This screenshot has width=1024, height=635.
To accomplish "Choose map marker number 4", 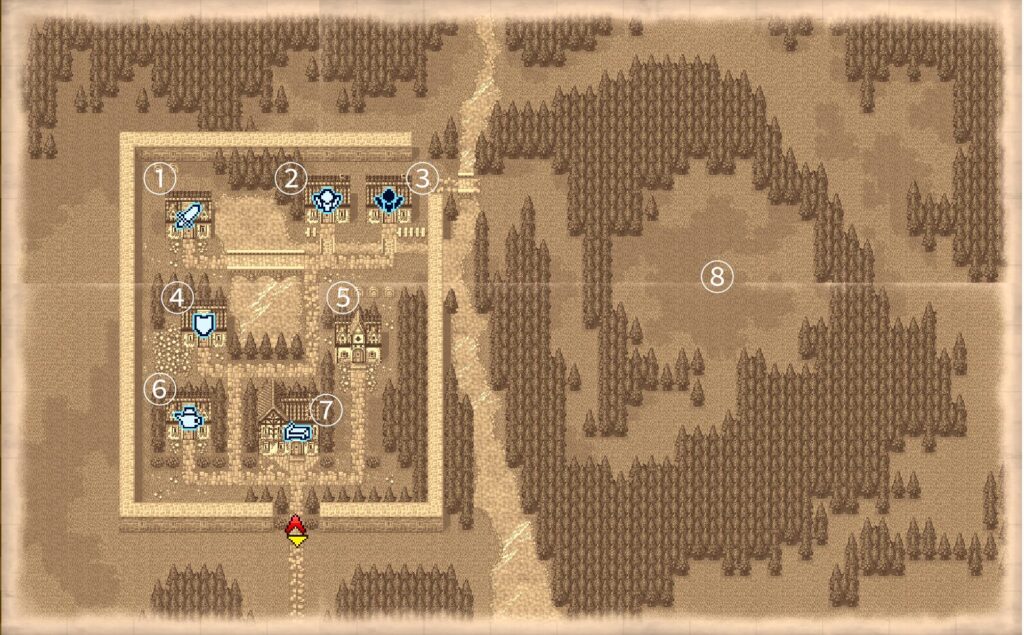I will [177, 296].
